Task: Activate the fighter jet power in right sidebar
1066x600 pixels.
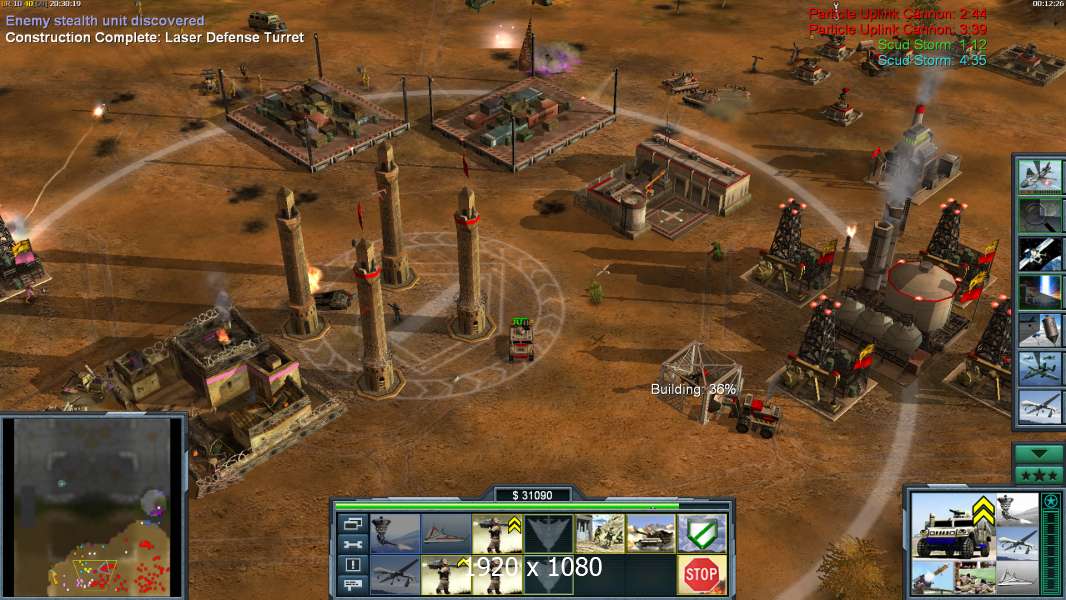Action: click(1040, 177)
